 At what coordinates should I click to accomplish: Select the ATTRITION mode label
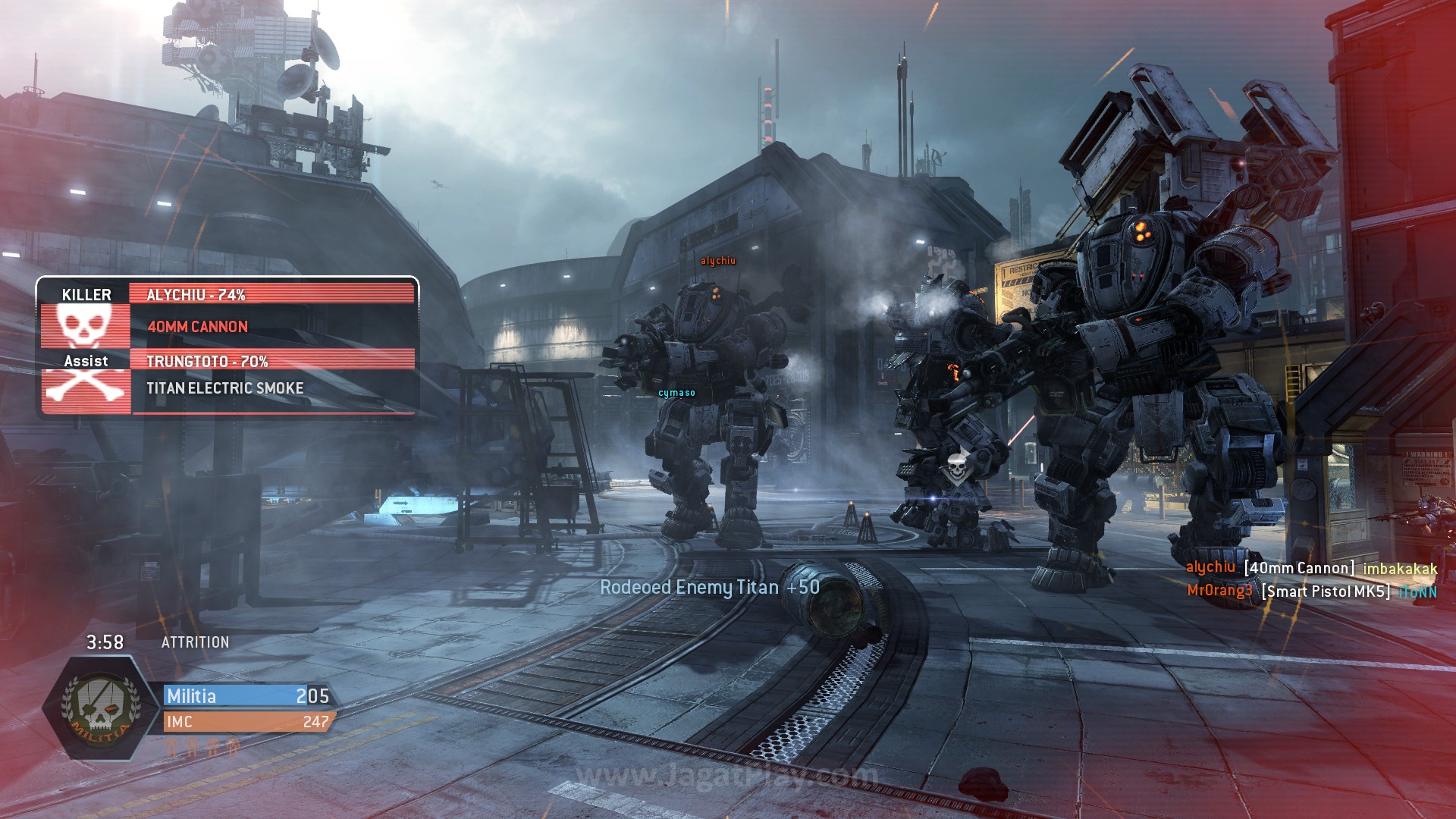pos(194,642)
